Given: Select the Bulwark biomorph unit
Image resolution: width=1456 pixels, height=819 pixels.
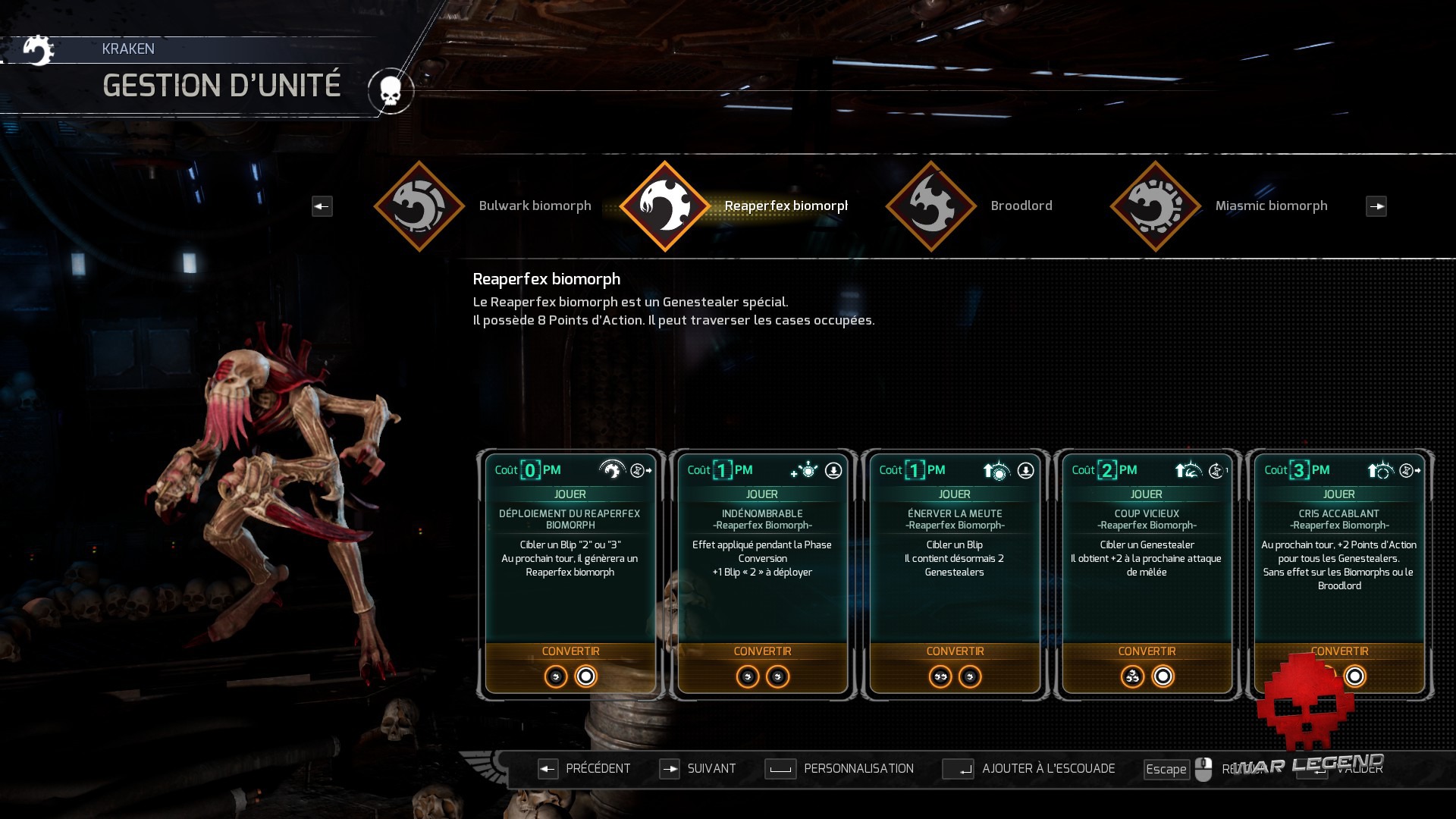Looking at the screenshot, I should click(x=419, y=206).
